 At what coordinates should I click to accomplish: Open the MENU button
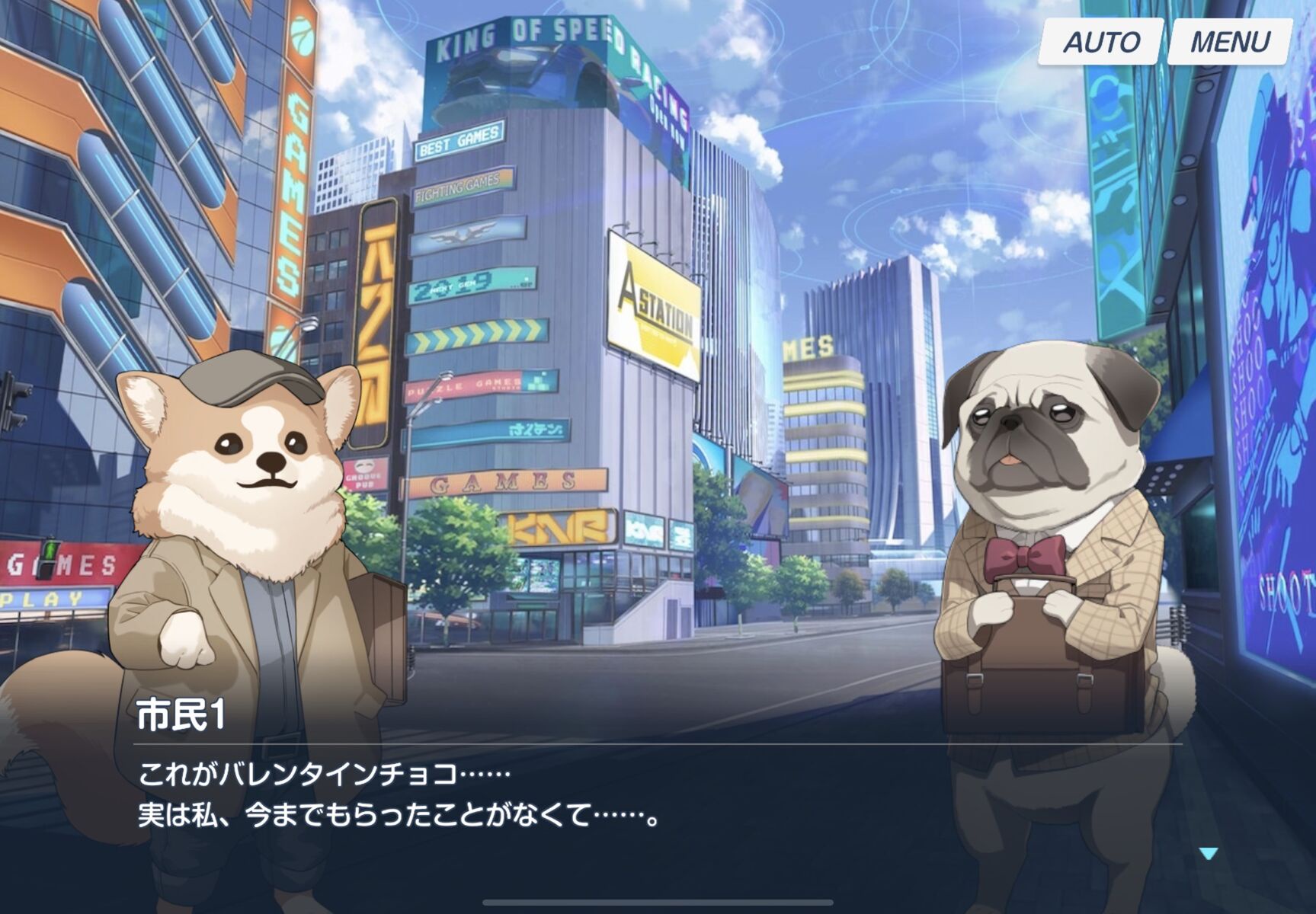click(1229, 41)
